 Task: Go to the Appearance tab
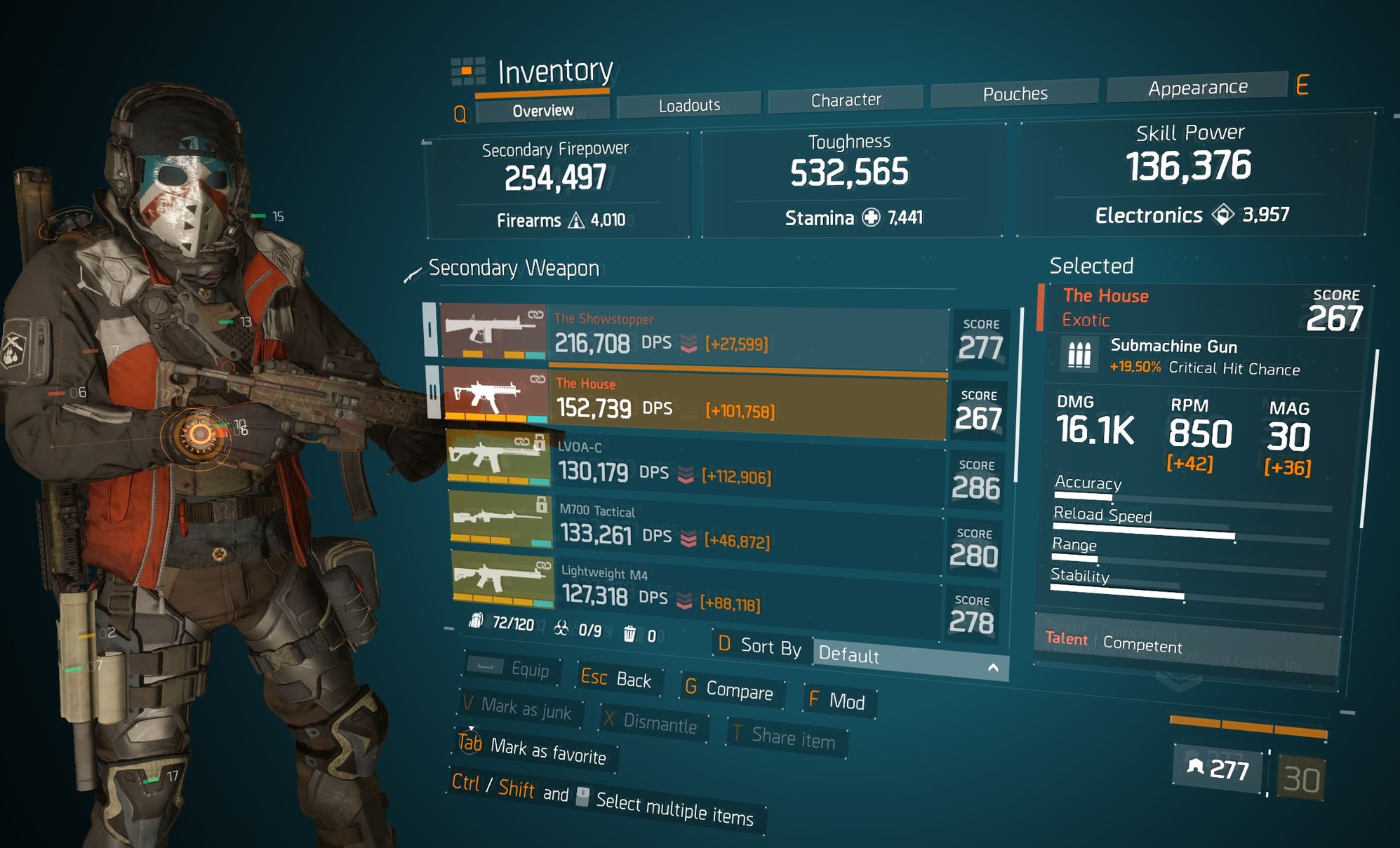(x=1197, y=88)
